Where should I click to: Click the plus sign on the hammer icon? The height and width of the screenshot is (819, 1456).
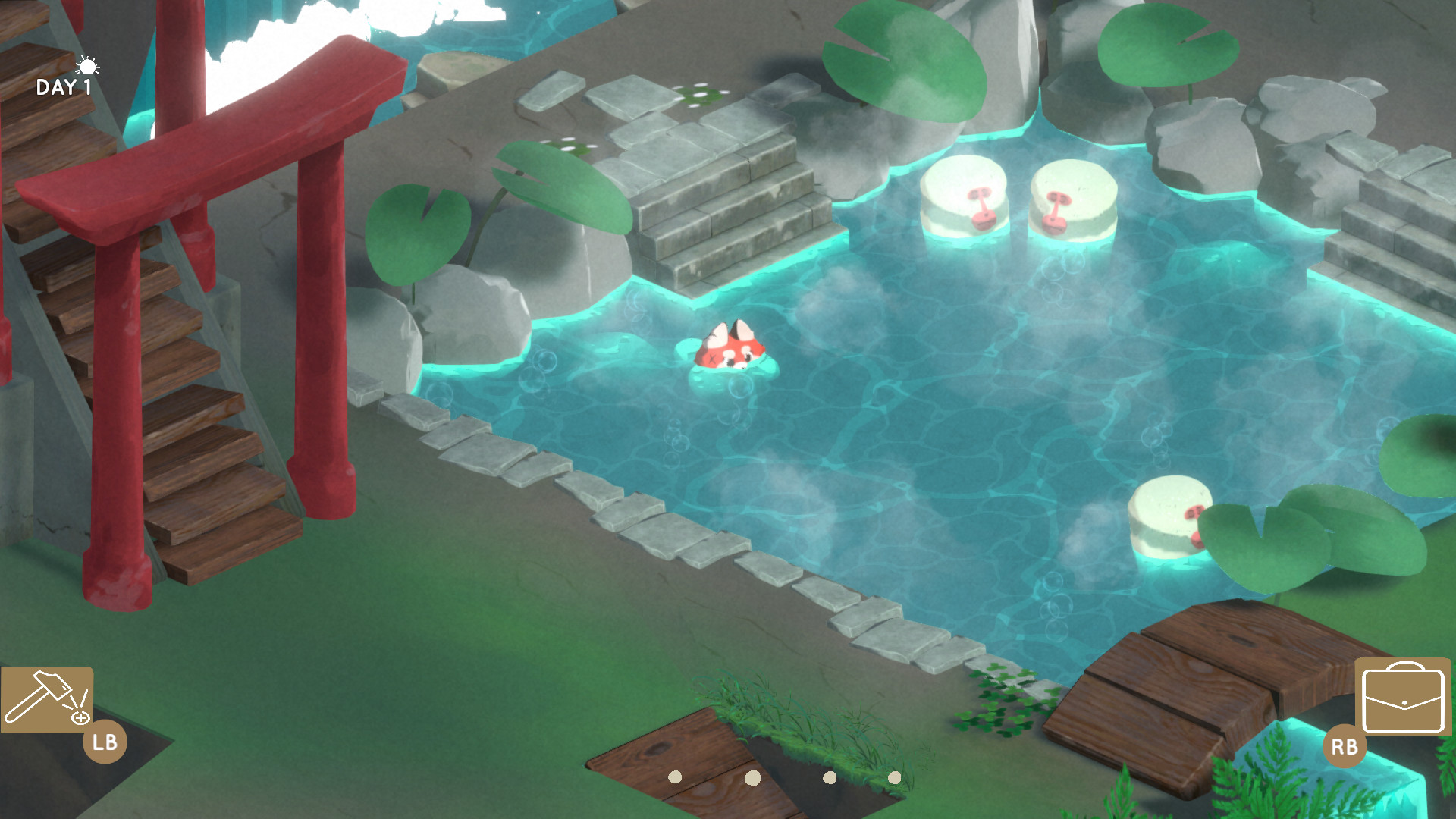click(x=80, y=719)
